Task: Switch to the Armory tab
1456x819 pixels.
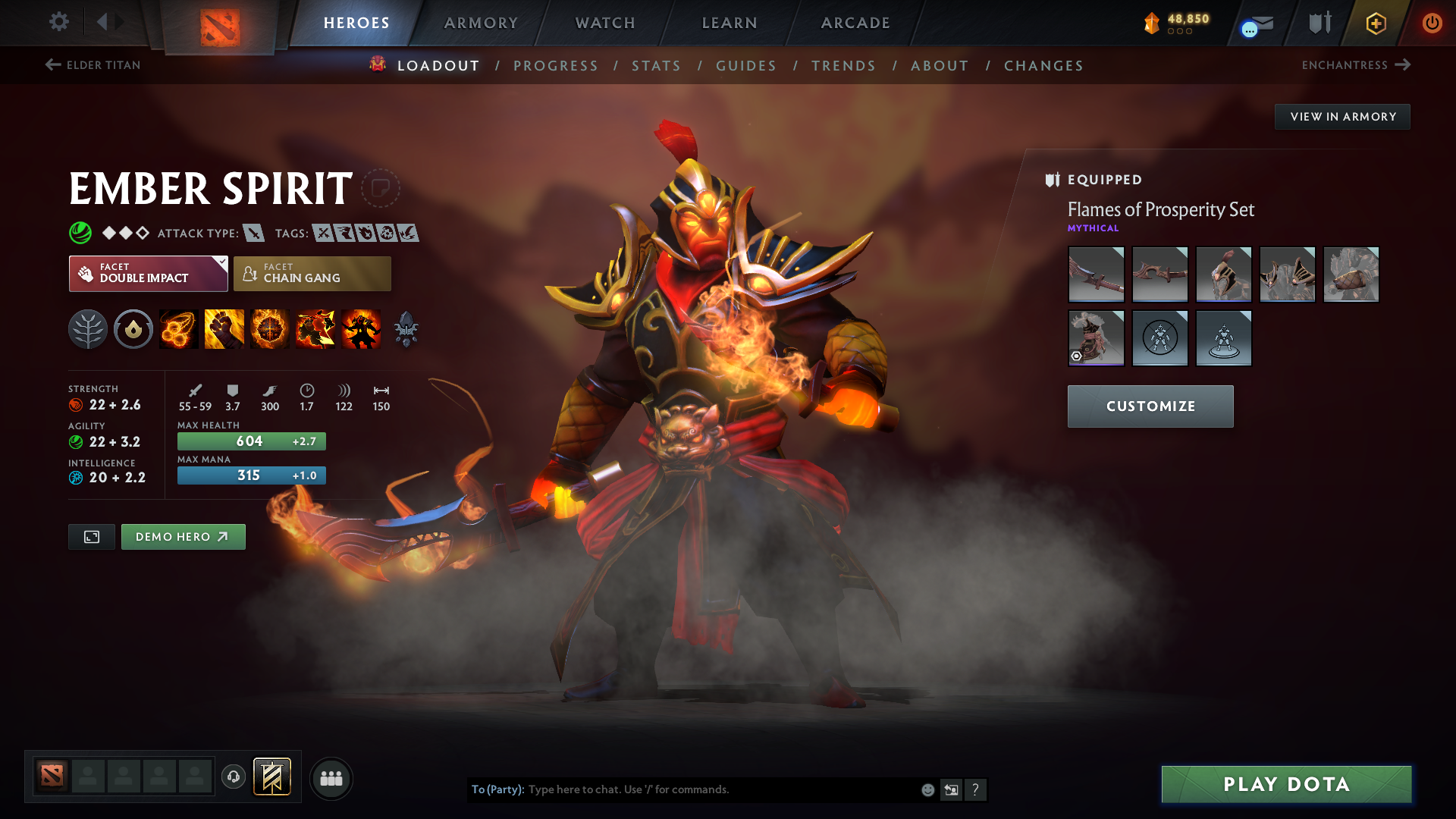Action: point(481,23)
